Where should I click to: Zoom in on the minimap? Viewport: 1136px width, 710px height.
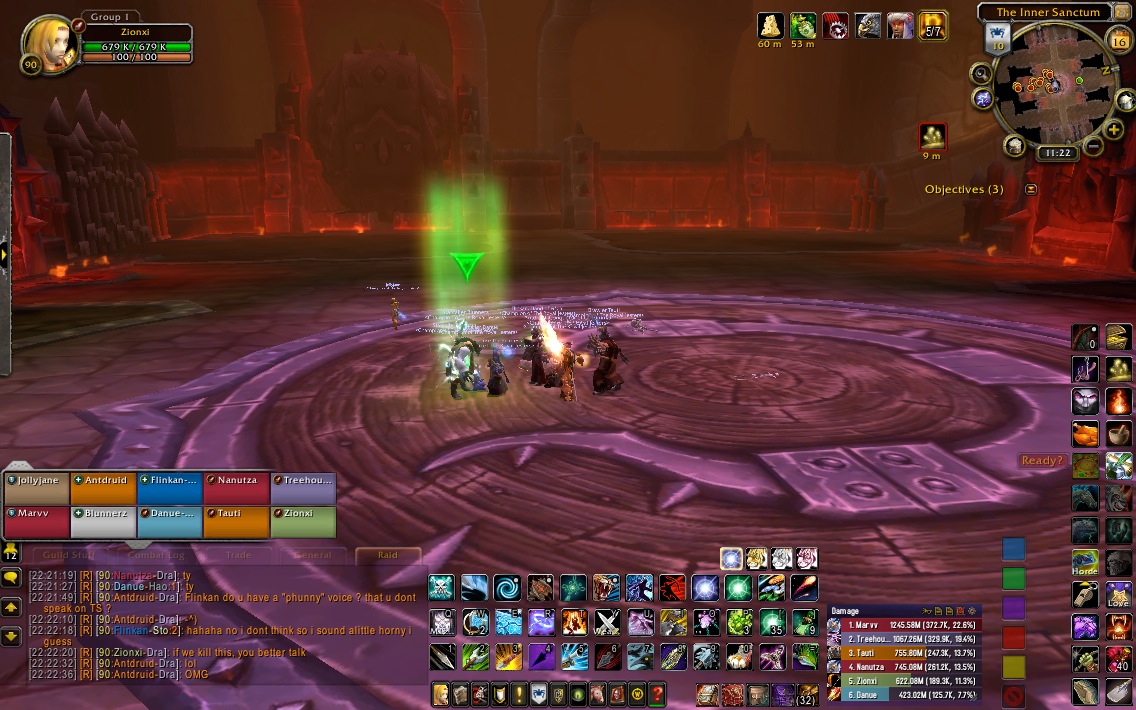tap(1114, 130)
